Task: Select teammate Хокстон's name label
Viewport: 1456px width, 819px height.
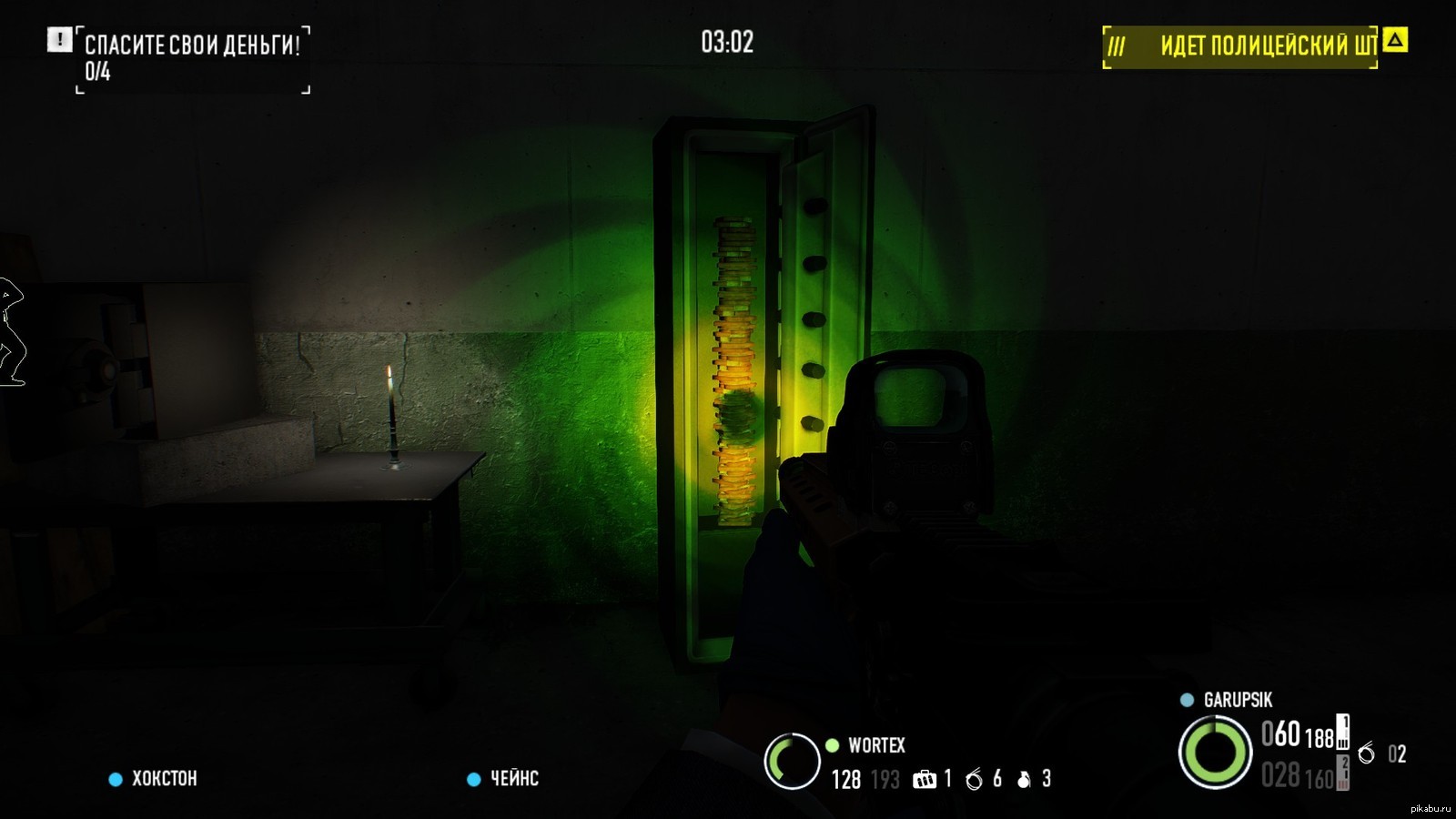Action: pos(164,779)
